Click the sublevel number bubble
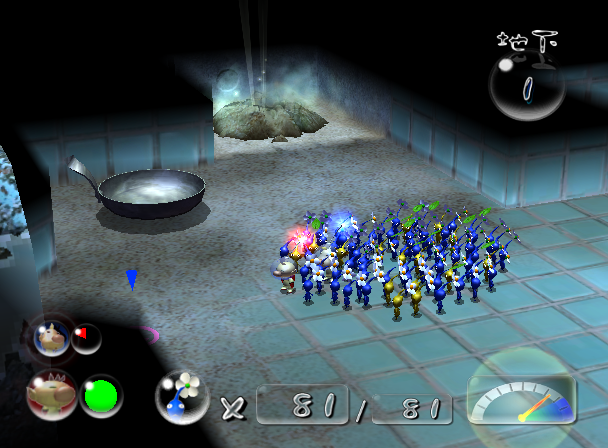608x448 pixels. click(526, 87)
